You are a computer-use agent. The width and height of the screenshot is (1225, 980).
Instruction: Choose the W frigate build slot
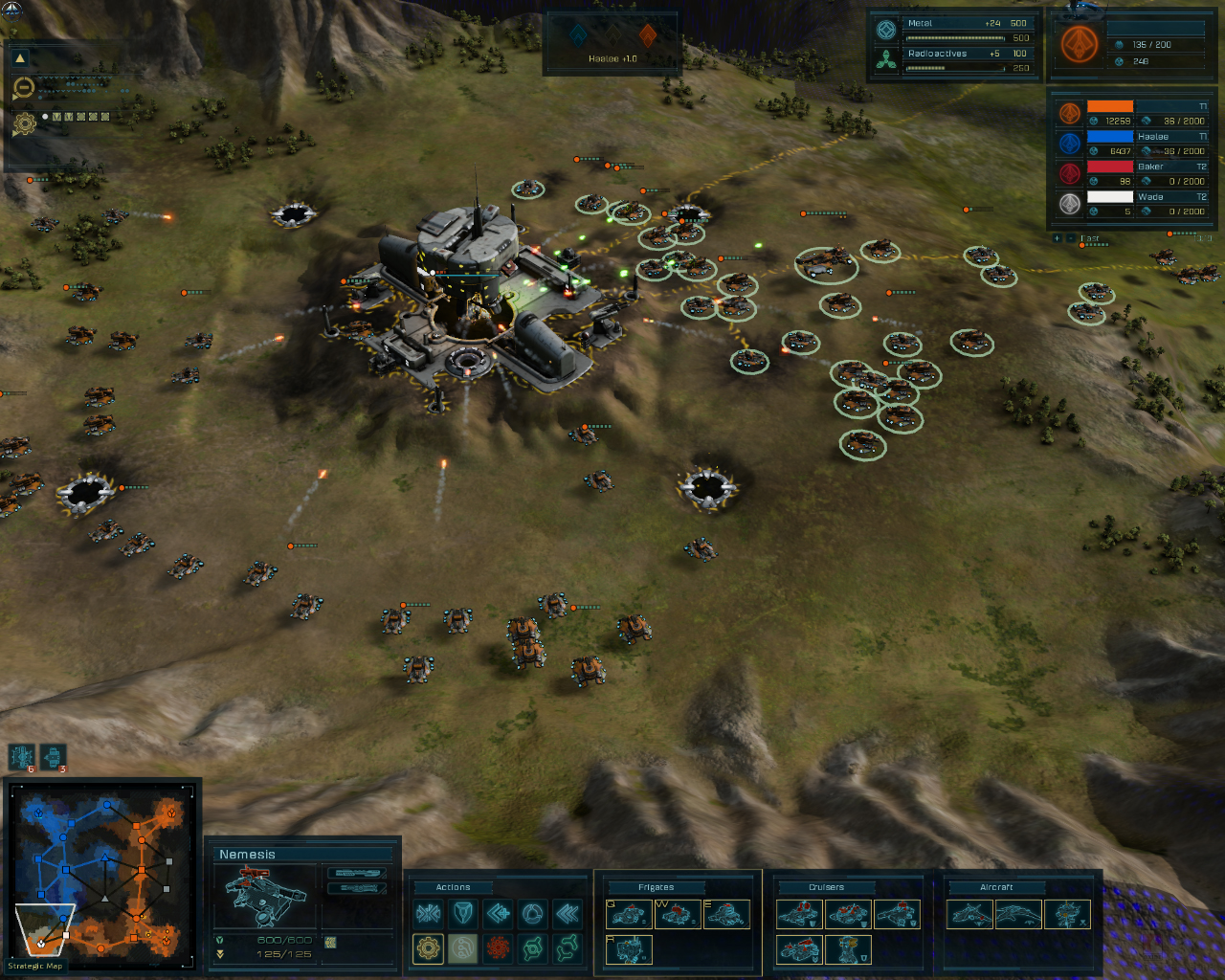[x=678, y=915]
